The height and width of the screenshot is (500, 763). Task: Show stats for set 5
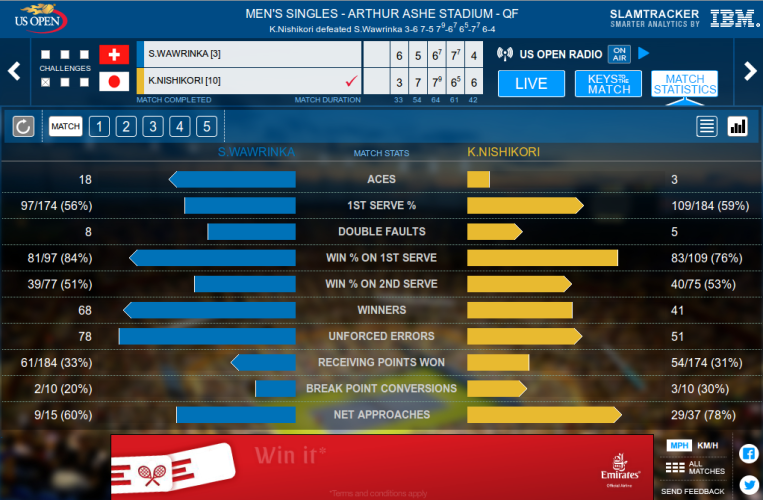pyautogui.click(x=205, y=126)
